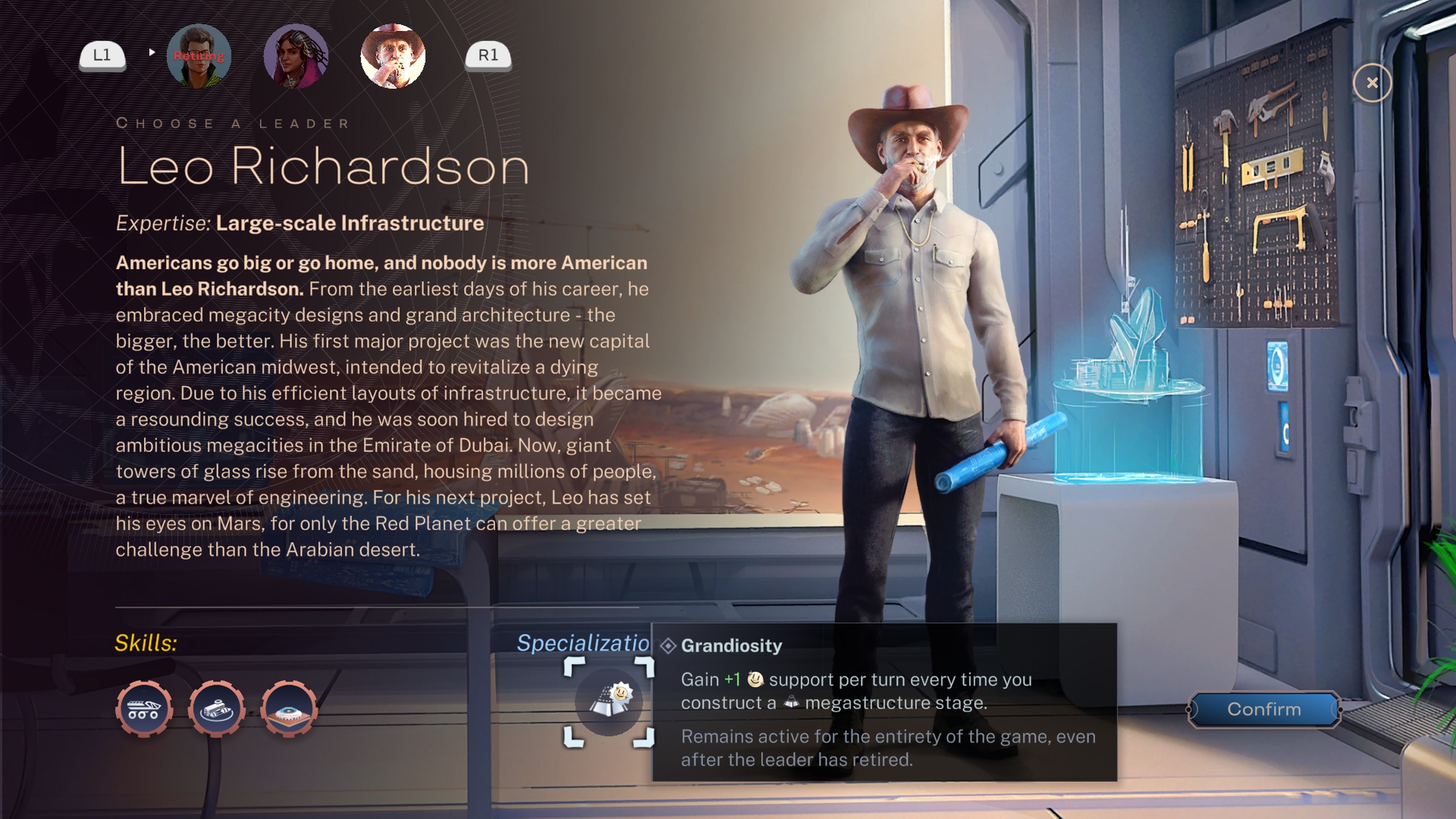Screen dimensions: 1456x819
Task: Confirm Leo Richardson as your leader
Action: (1265, 709)
